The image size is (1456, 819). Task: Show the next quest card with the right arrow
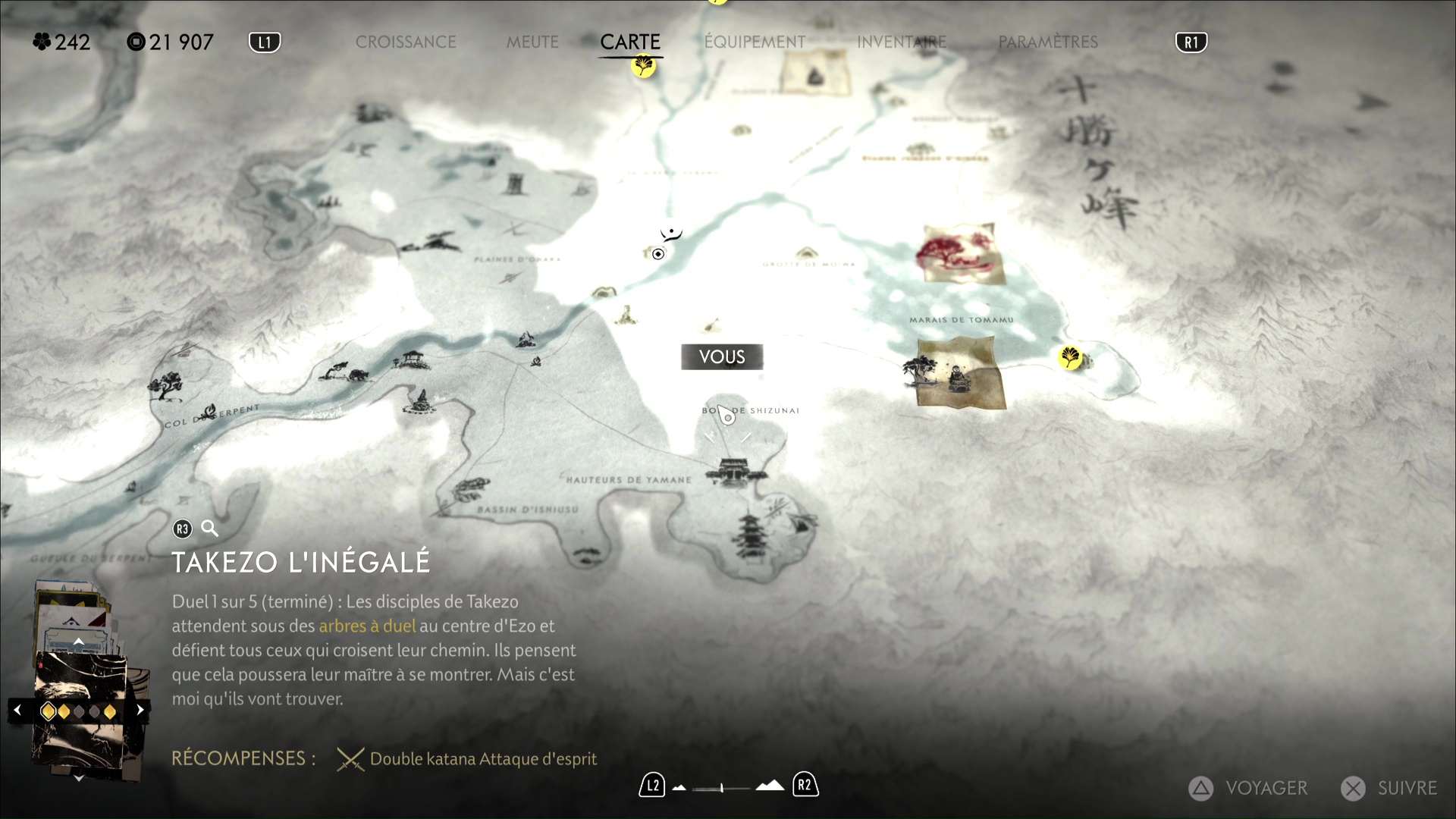(x=140, y=711)
